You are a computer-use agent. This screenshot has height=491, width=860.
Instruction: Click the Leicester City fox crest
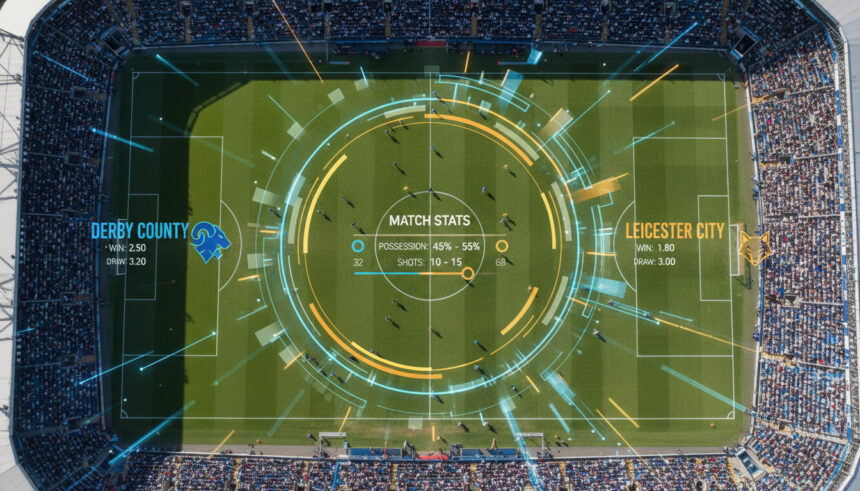[x=755, y=246]
